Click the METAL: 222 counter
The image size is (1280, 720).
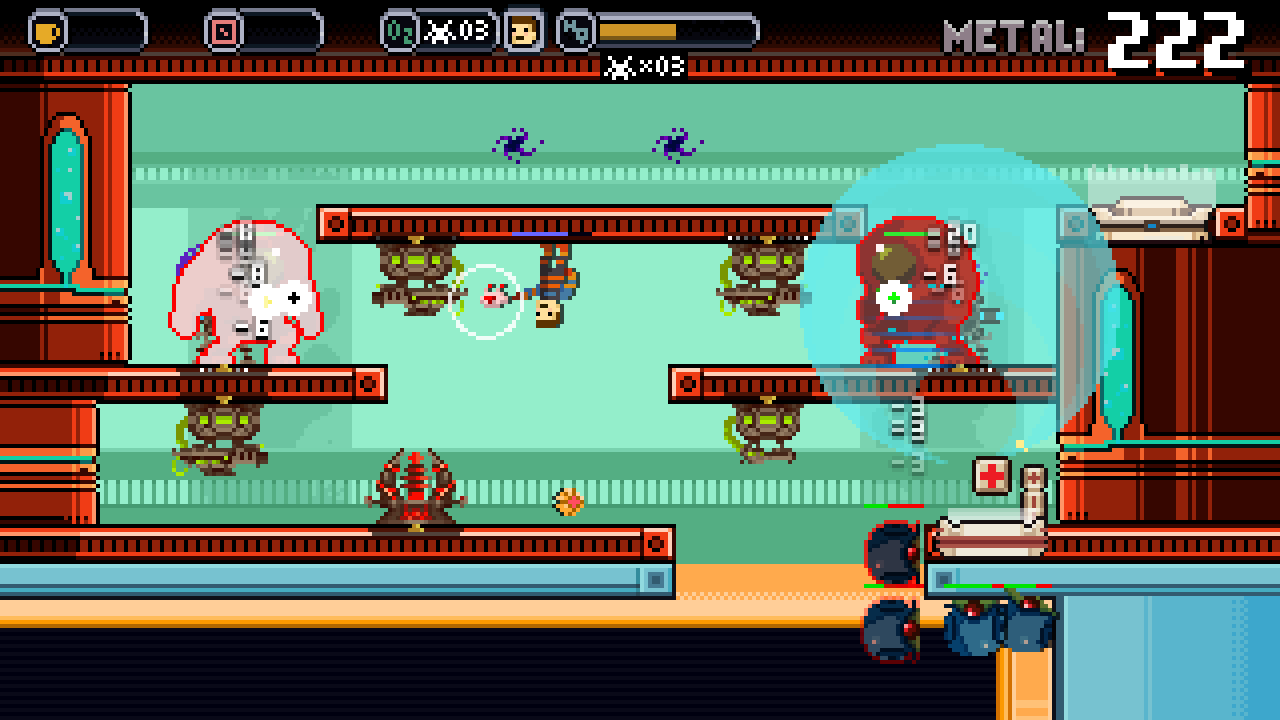coord(1090,30)
